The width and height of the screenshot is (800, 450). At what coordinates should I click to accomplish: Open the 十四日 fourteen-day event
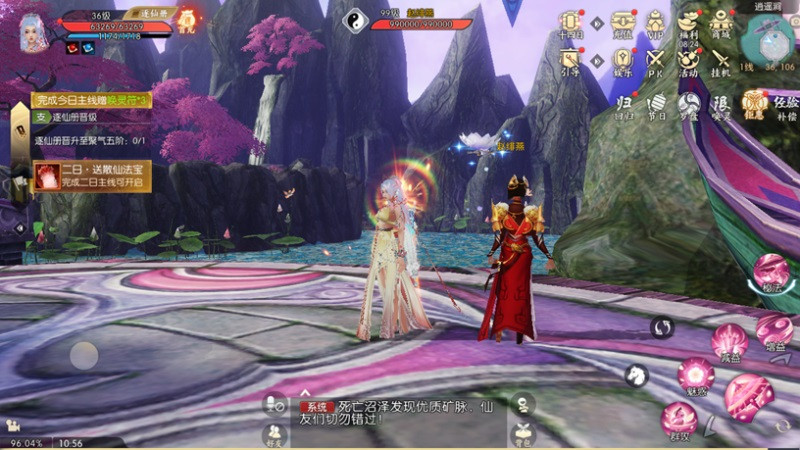[x=571, y=22]
